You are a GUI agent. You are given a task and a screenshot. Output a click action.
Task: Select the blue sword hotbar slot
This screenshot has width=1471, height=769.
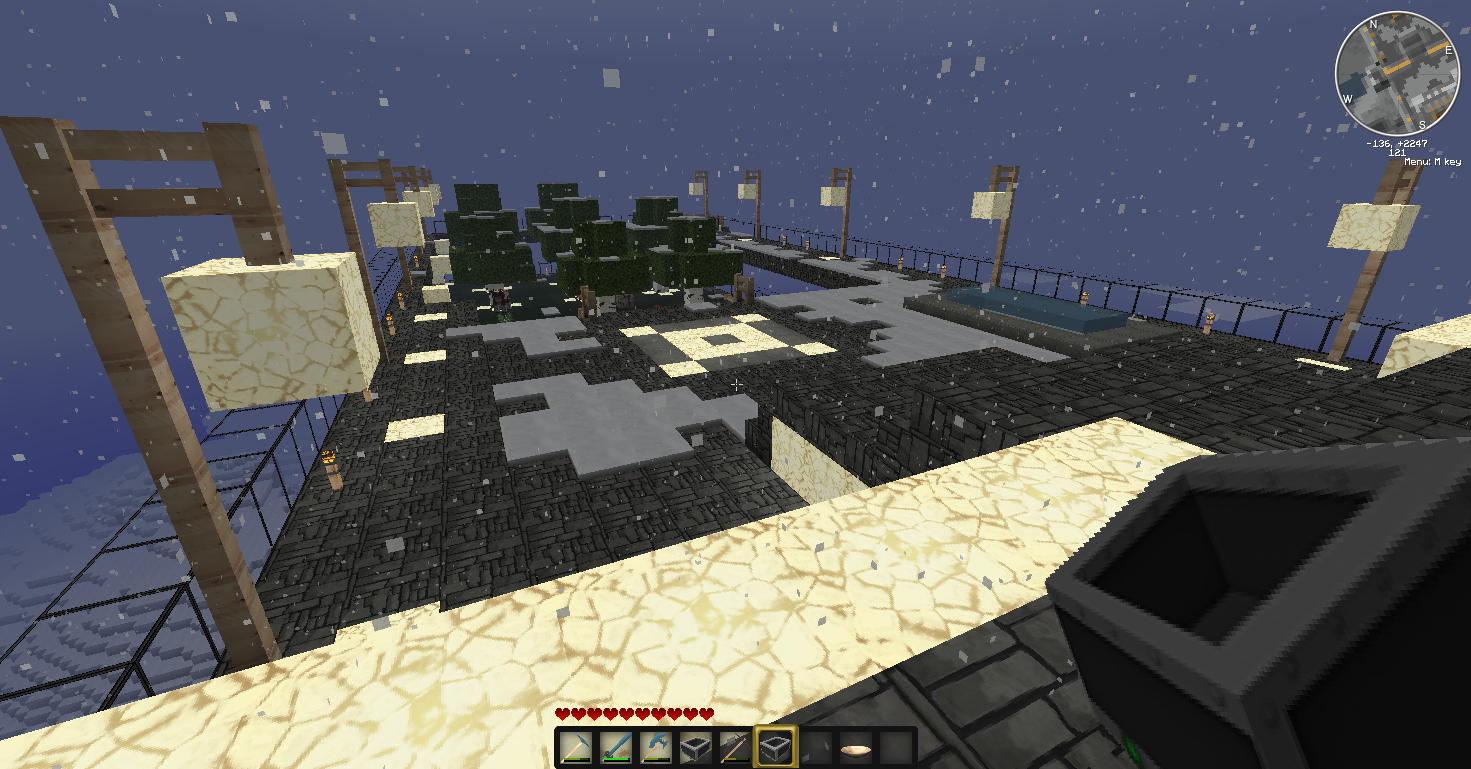coord(616,747)
